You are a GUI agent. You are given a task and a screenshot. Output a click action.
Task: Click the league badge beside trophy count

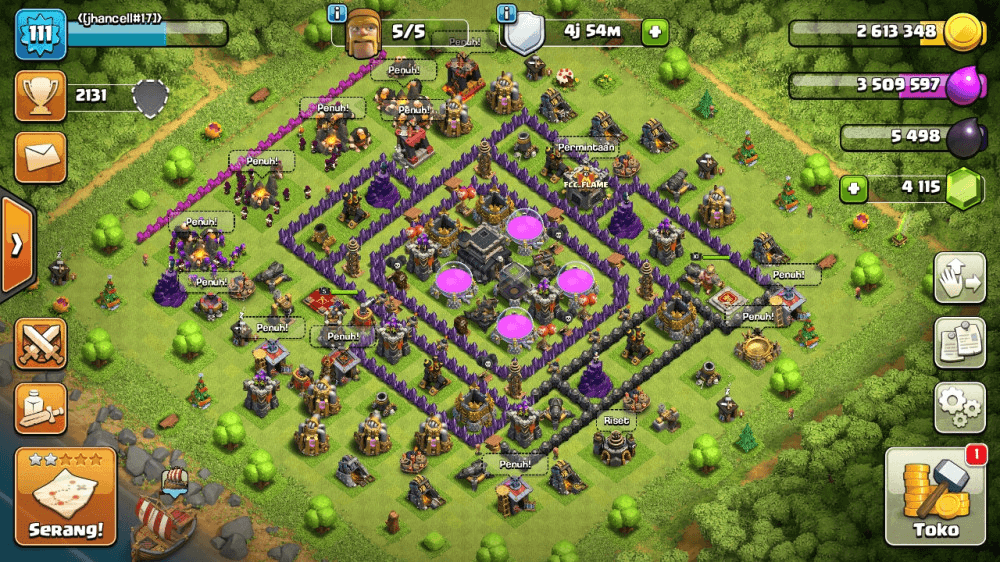(x=151, y=97)
